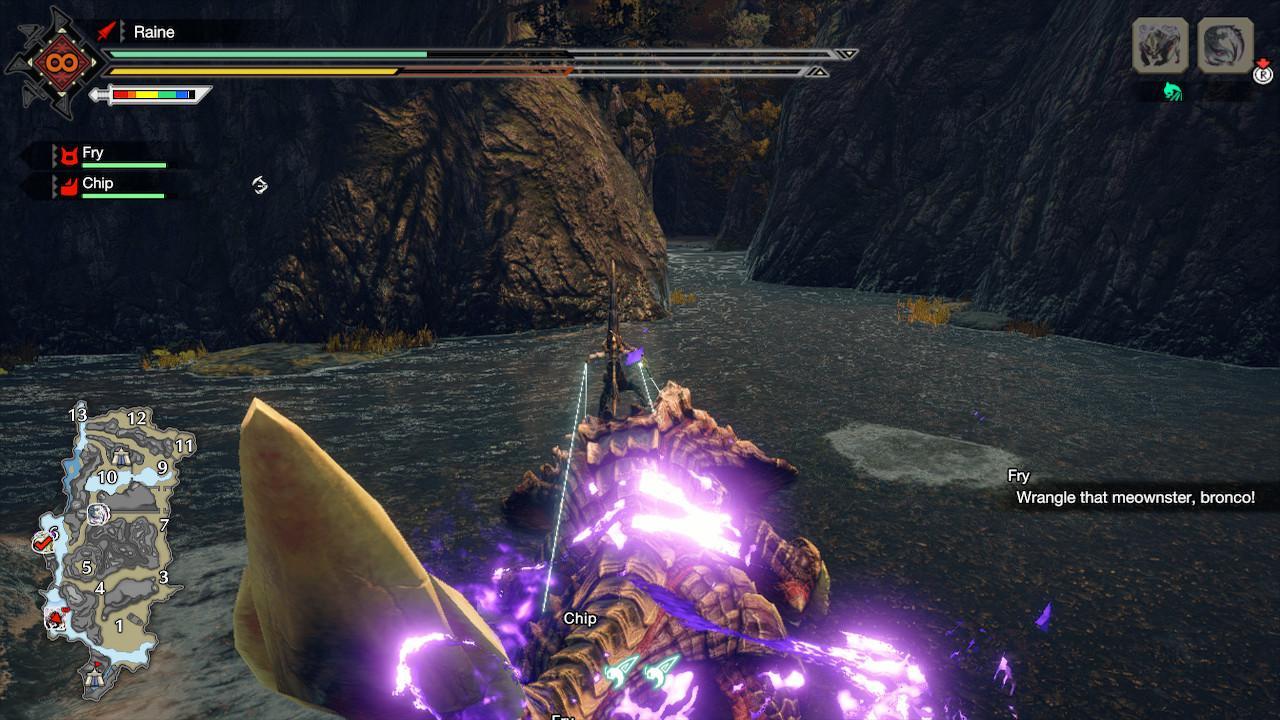Click the tent icon at the map's southern camp
Screen dimensions: 1280x720
[95, 678]
